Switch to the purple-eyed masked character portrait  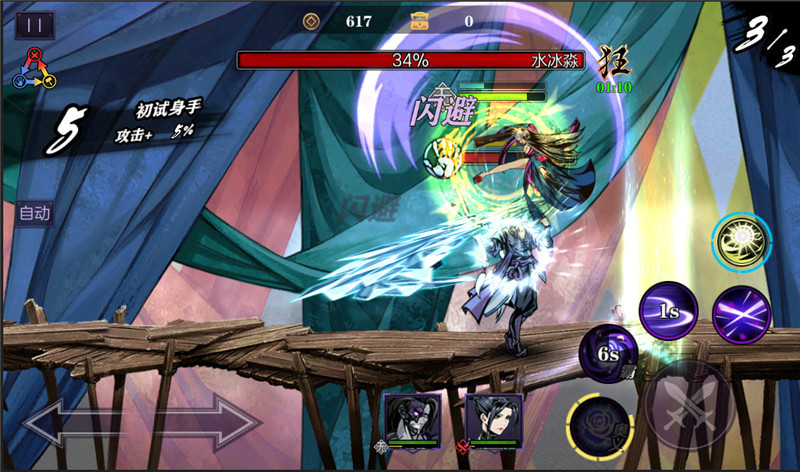(x=413, y=417)
